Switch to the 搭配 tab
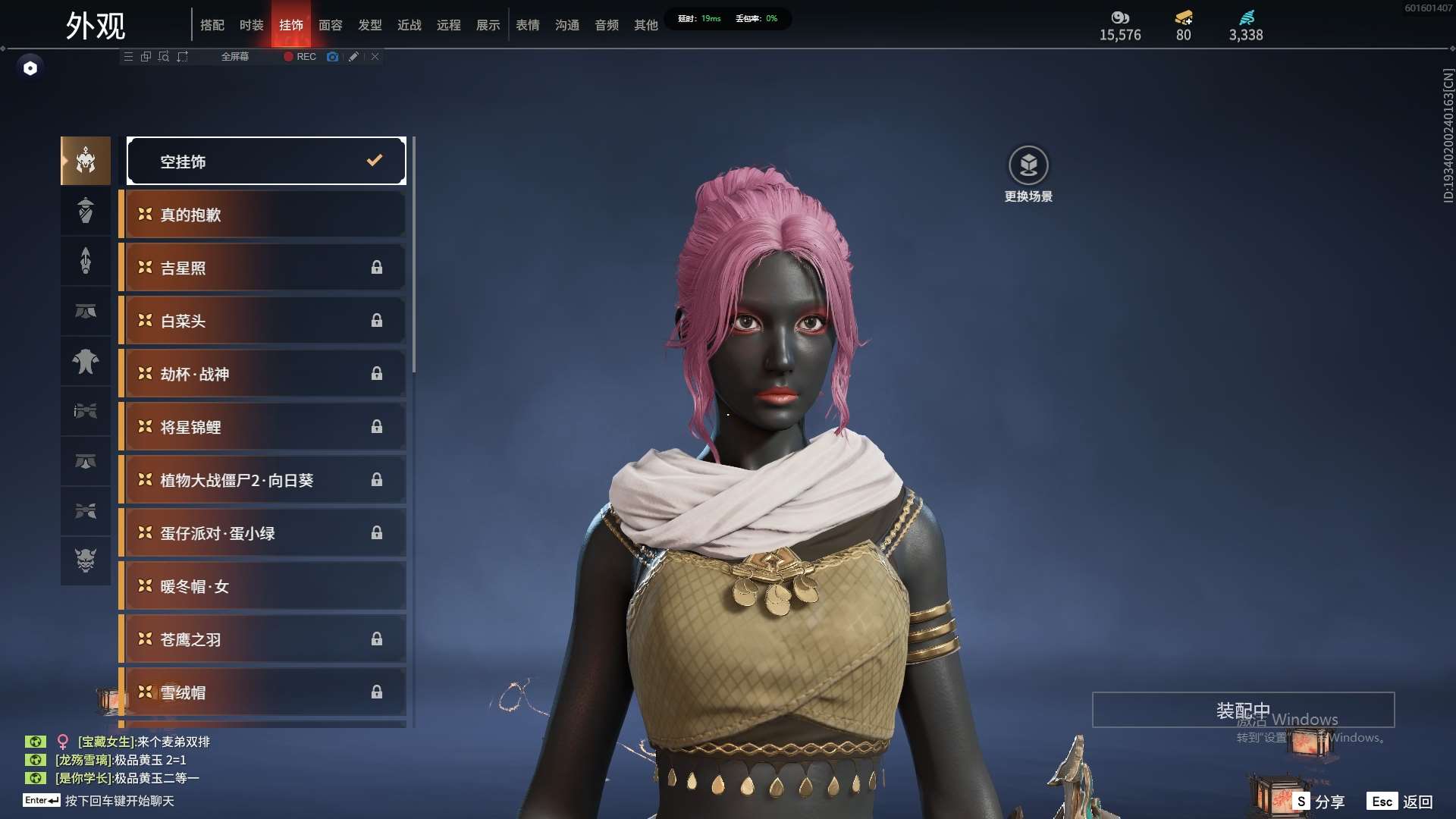The image size is (1456, 819). point(212,25)
